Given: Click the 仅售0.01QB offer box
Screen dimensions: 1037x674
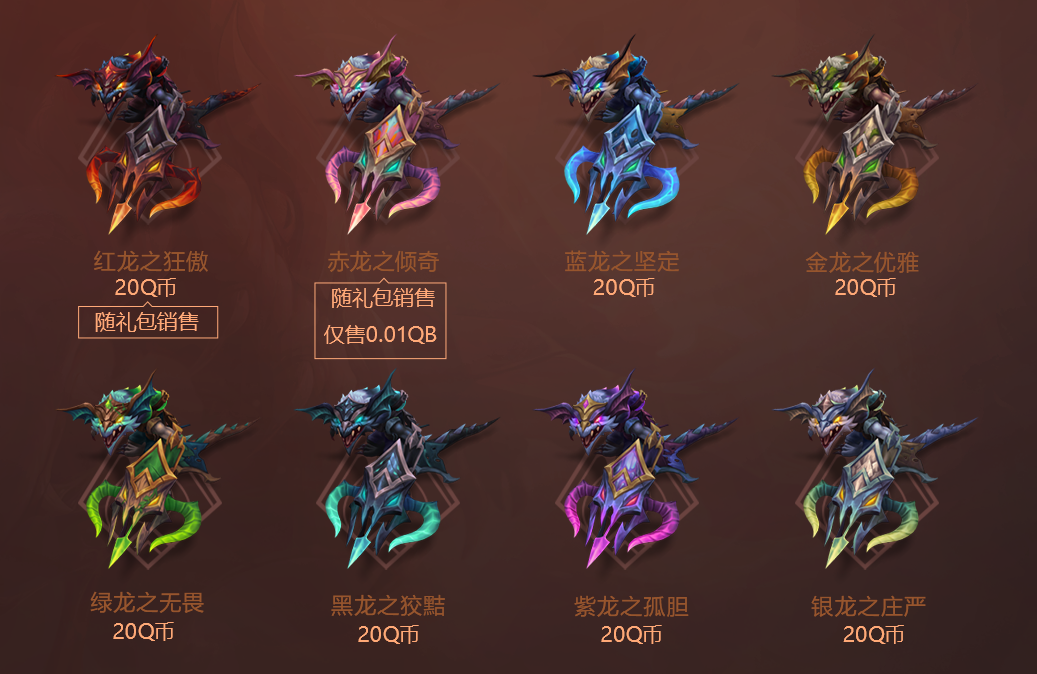Looking at the screenshot, I should (381, 335).
